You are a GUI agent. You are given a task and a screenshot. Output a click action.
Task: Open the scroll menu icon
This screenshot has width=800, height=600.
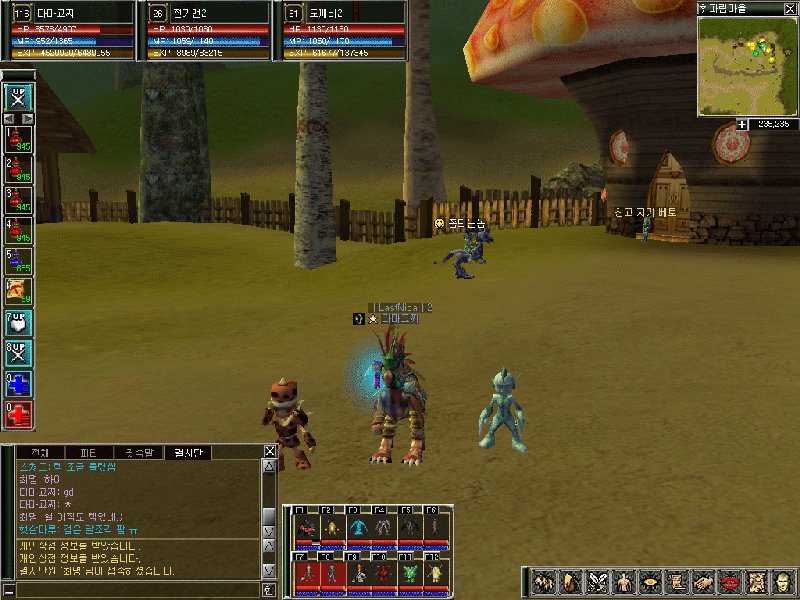pos(678,581)
